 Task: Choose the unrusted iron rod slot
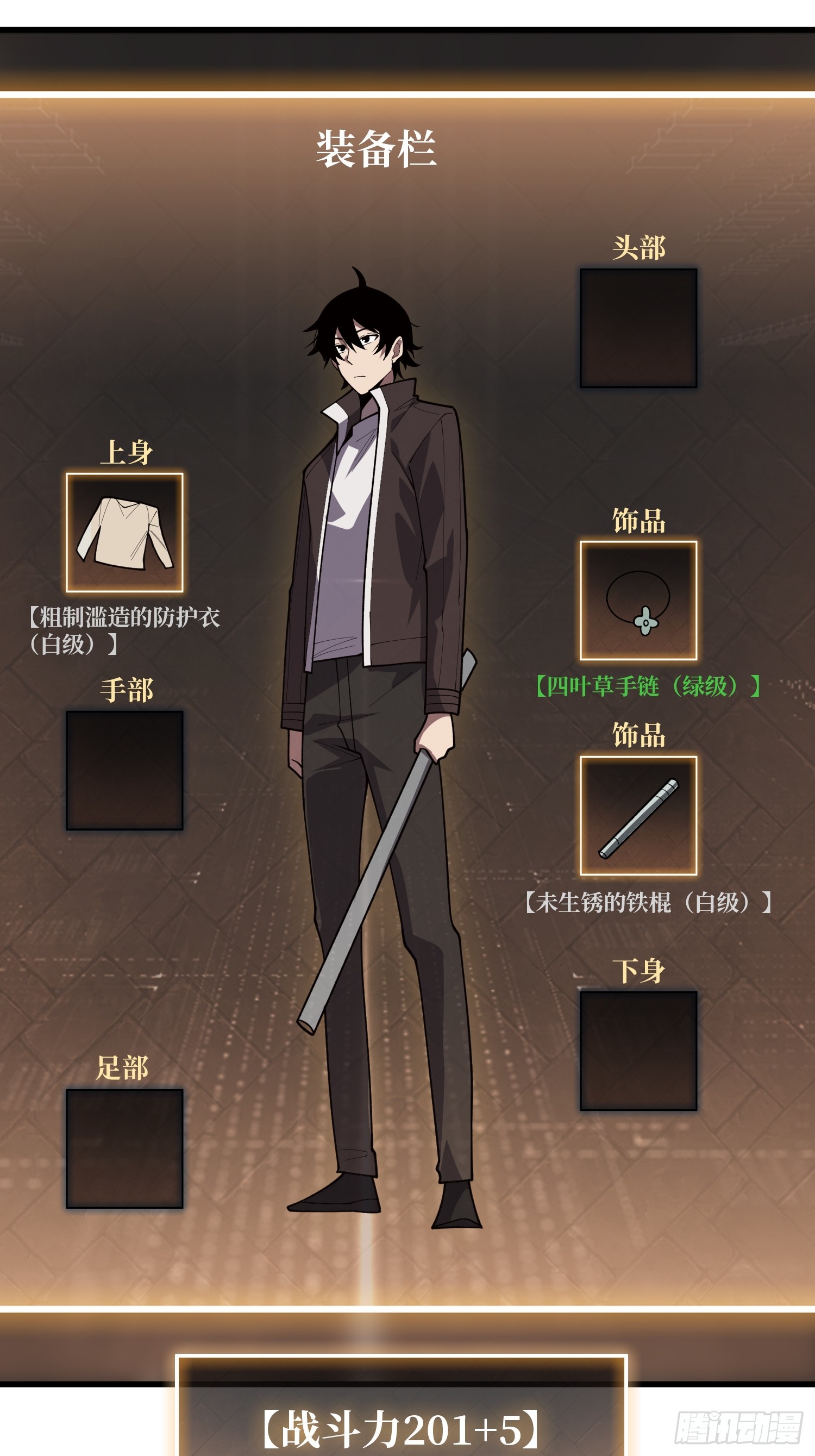[638, 816]
